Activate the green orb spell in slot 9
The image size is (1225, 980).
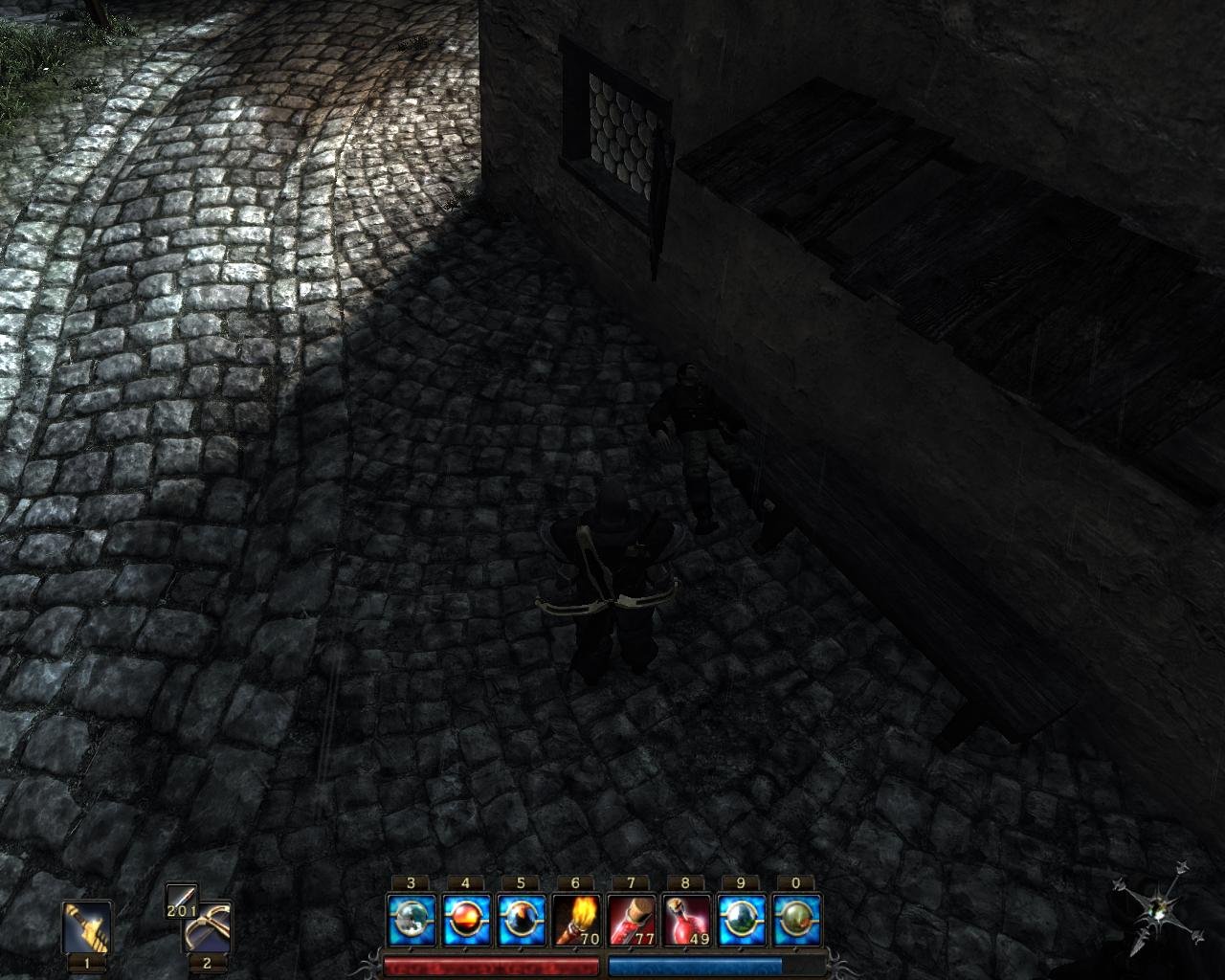point(741,921)
